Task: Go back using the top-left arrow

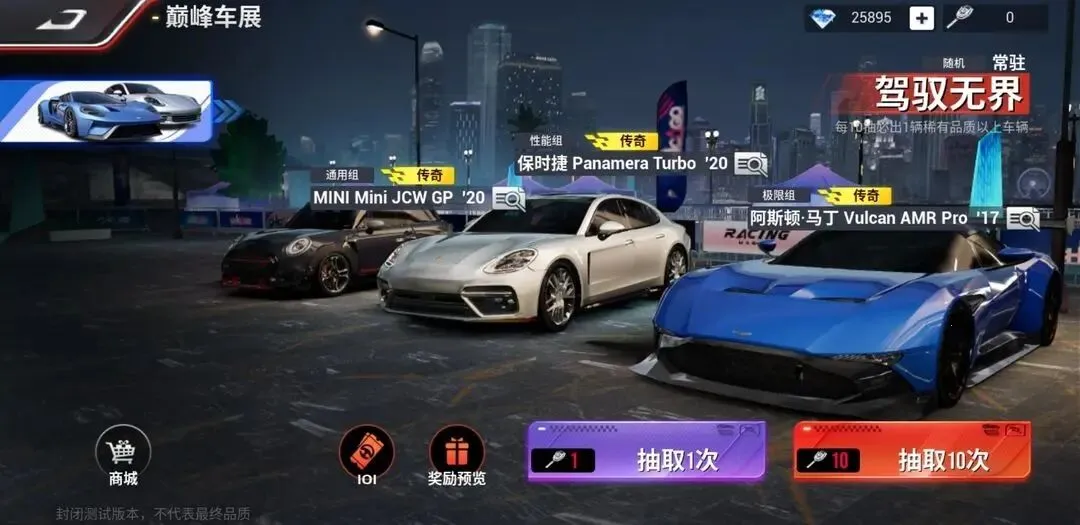Action: pos(62,18)
